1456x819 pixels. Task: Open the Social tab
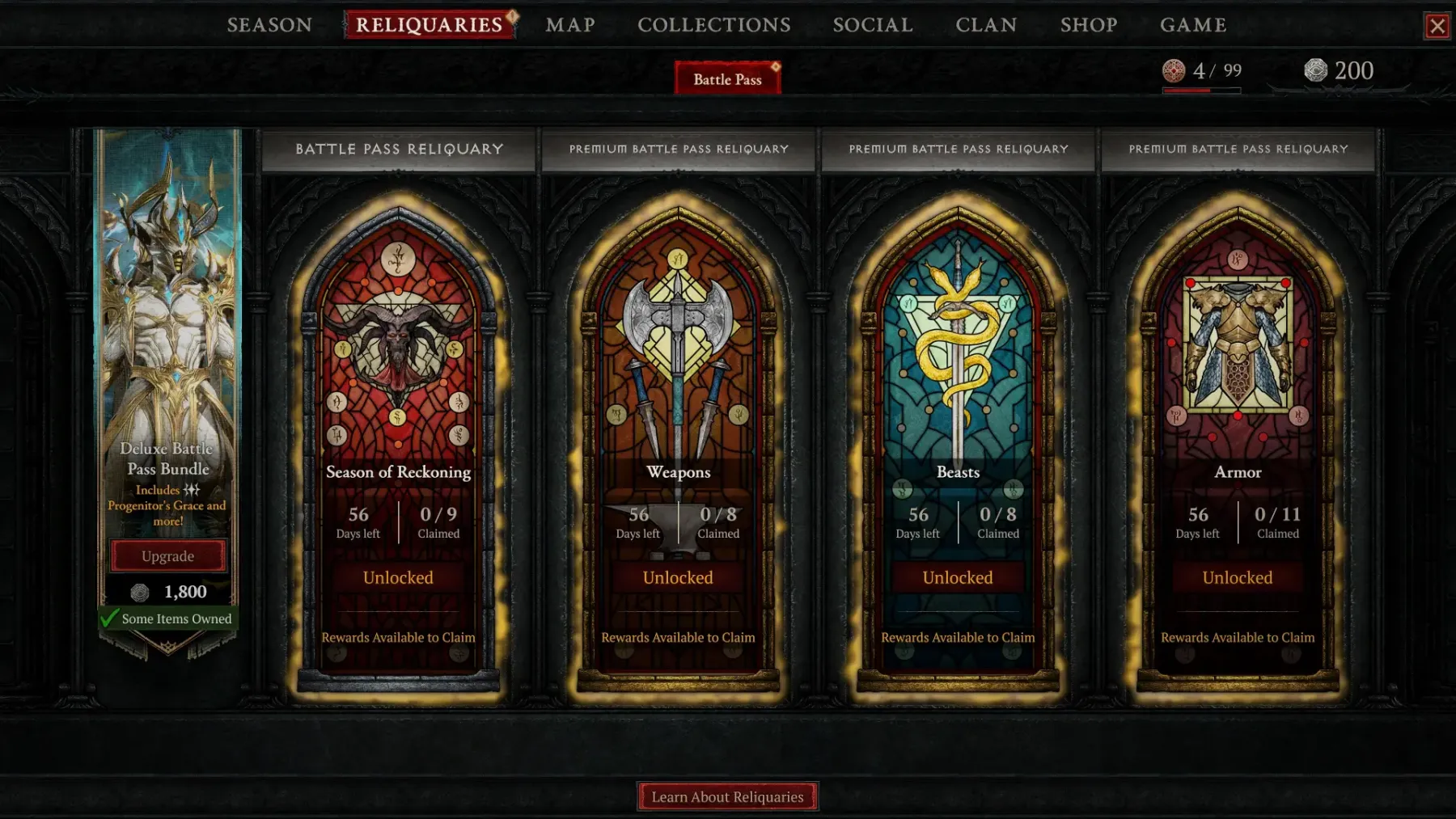click(x=873, y=25)
